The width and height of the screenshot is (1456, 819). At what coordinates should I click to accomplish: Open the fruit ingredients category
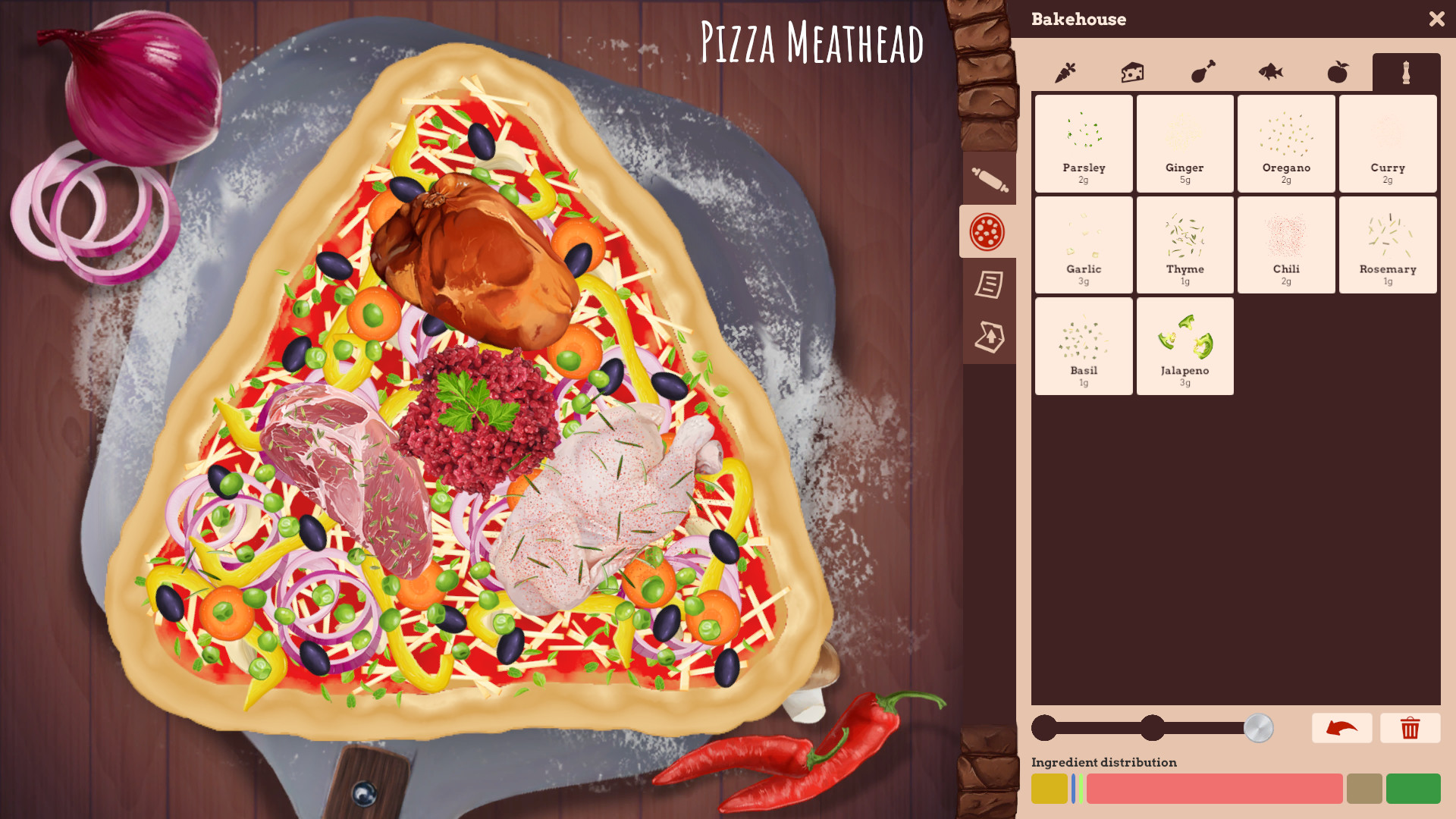1337,72
